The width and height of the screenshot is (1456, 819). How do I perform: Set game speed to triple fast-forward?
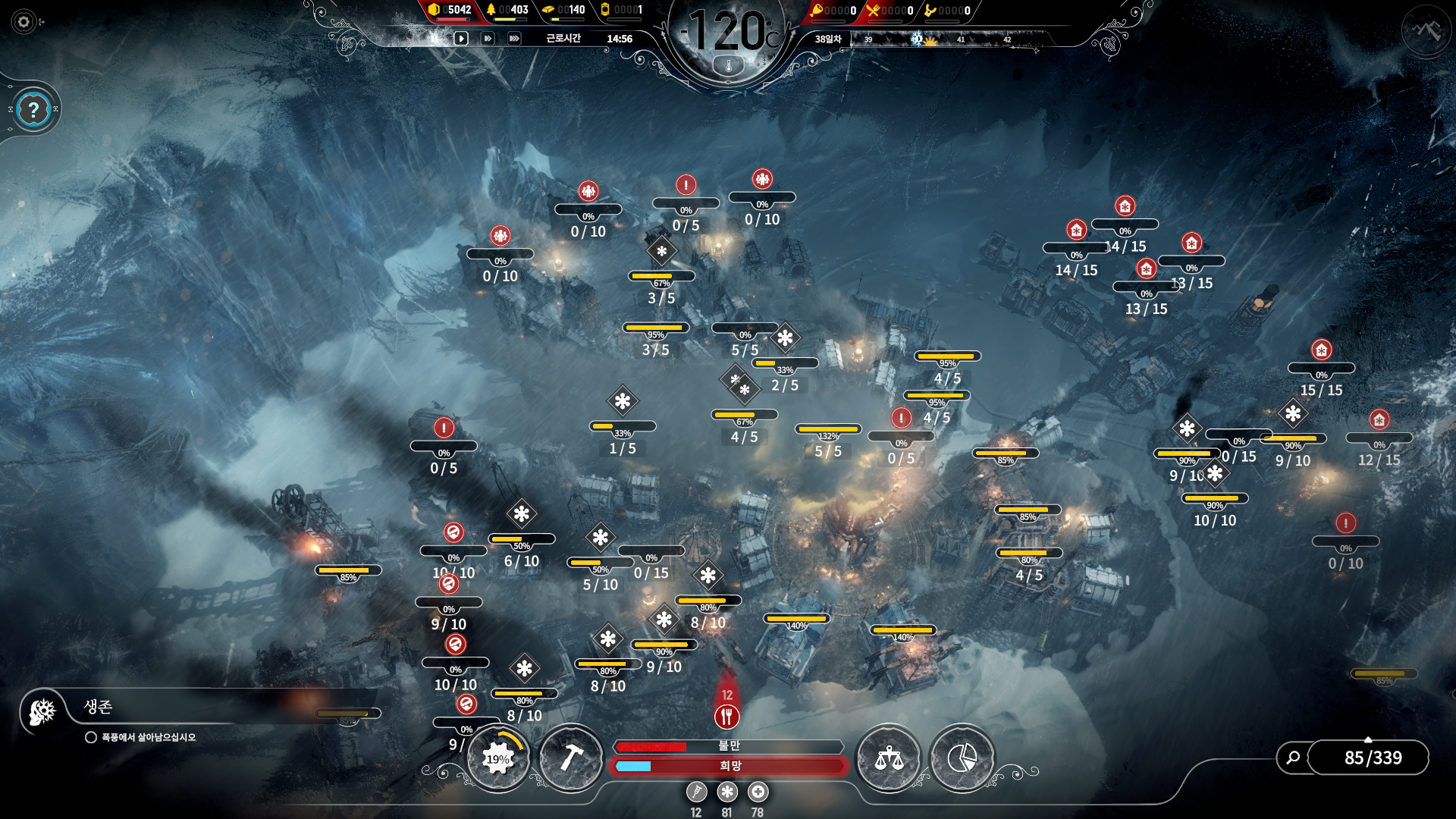pyautogui.click(x=514, y=38)
